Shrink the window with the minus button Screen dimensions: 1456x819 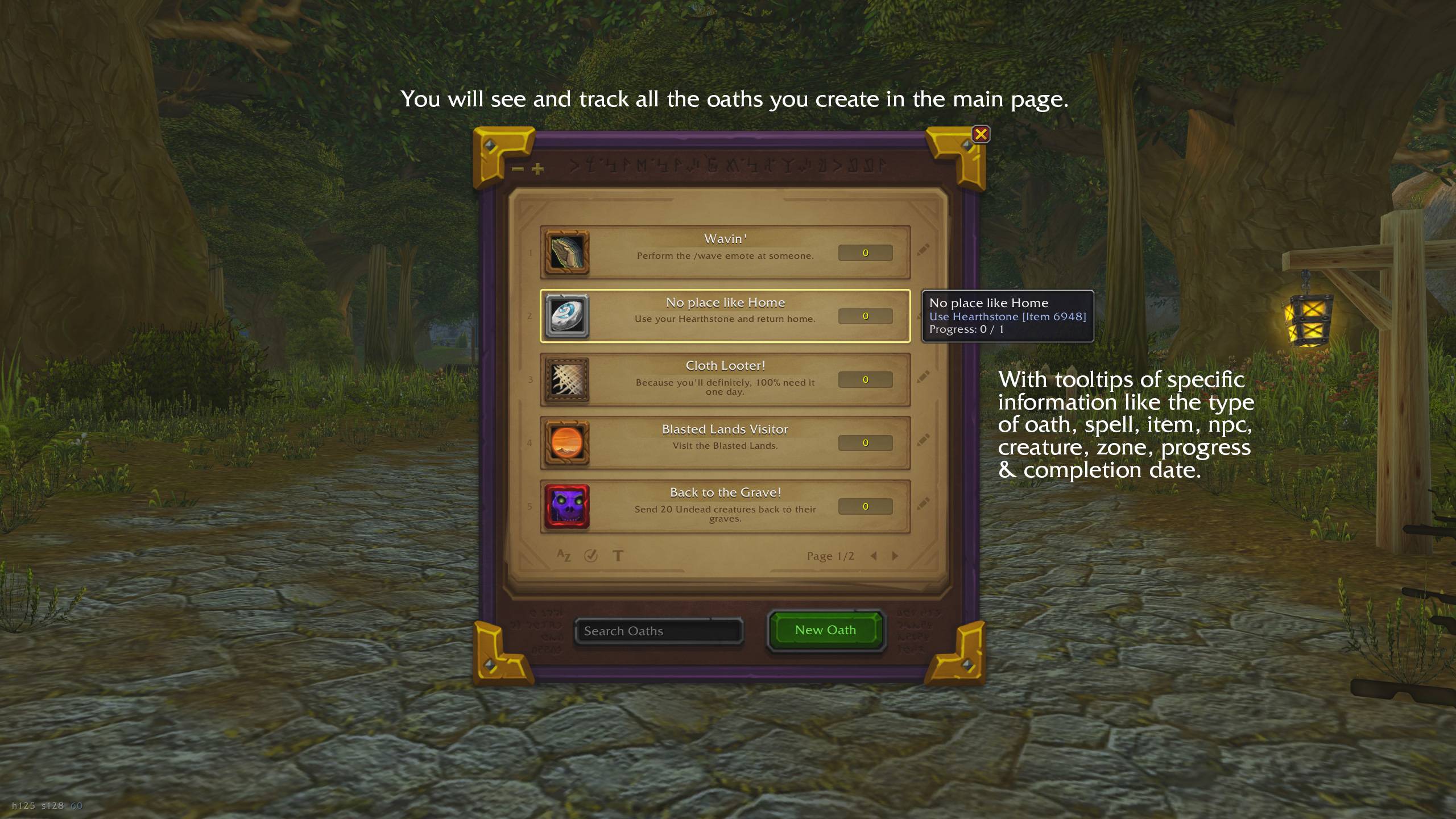(x=516, y=168)
